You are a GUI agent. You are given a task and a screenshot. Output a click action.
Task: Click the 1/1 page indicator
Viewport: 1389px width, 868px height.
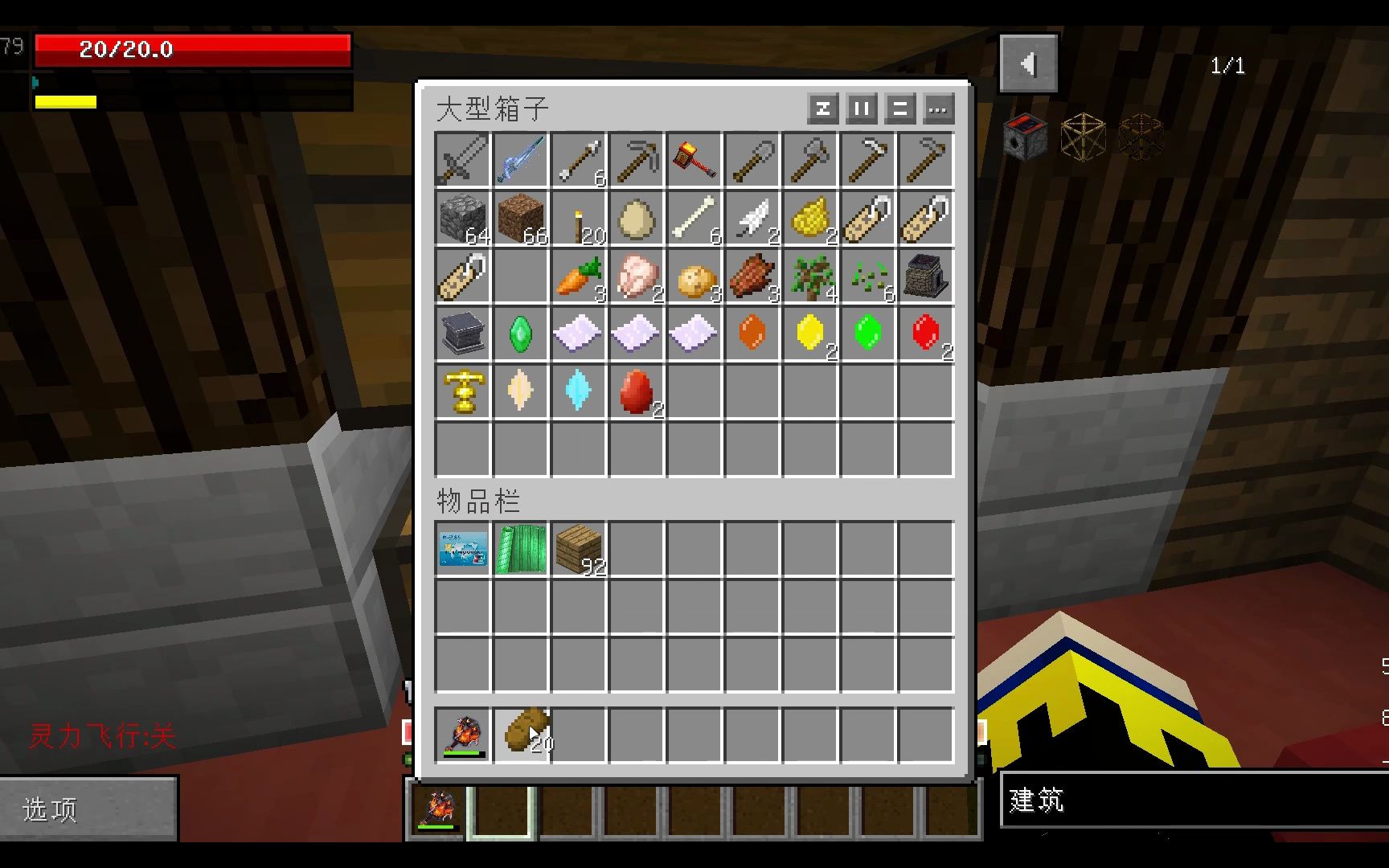pyautogui.click(x=1228, y=66)
